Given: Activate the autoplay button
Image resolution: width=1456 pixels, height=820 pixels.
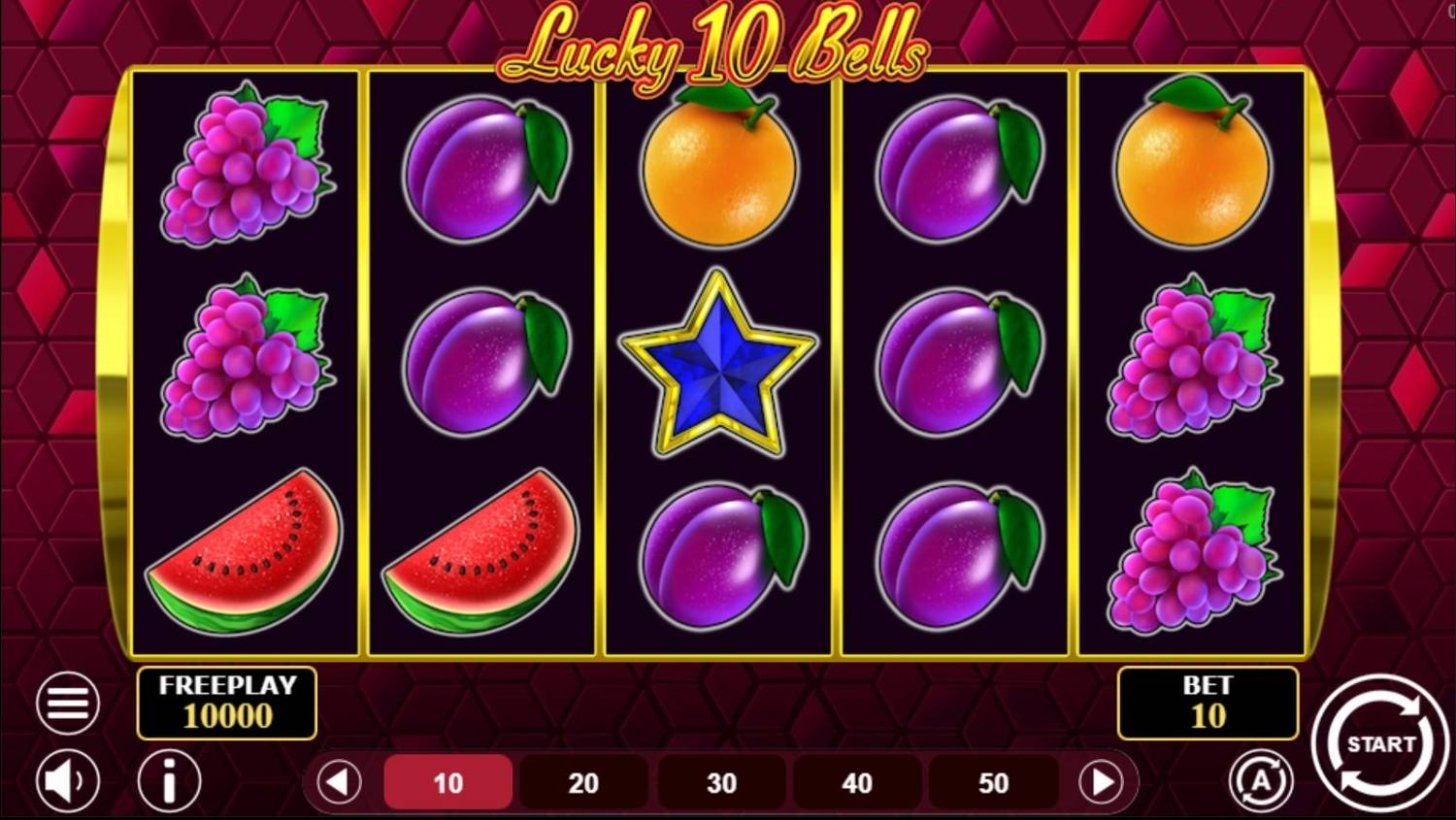Looking at the screenshot, I should pos(1261,780).
